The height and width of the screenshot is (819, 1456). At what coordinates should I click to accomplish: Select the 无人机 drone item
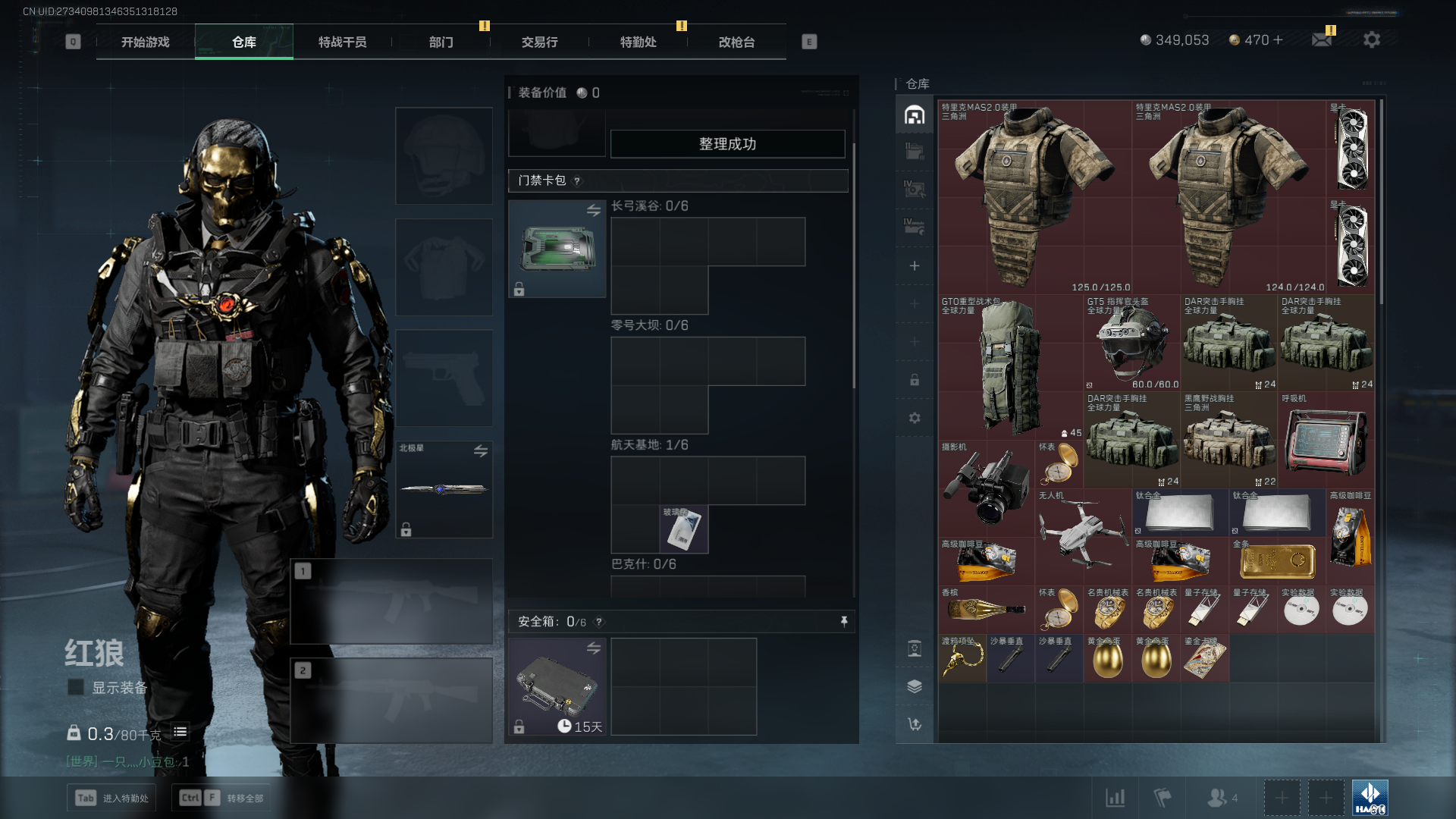1083,531
